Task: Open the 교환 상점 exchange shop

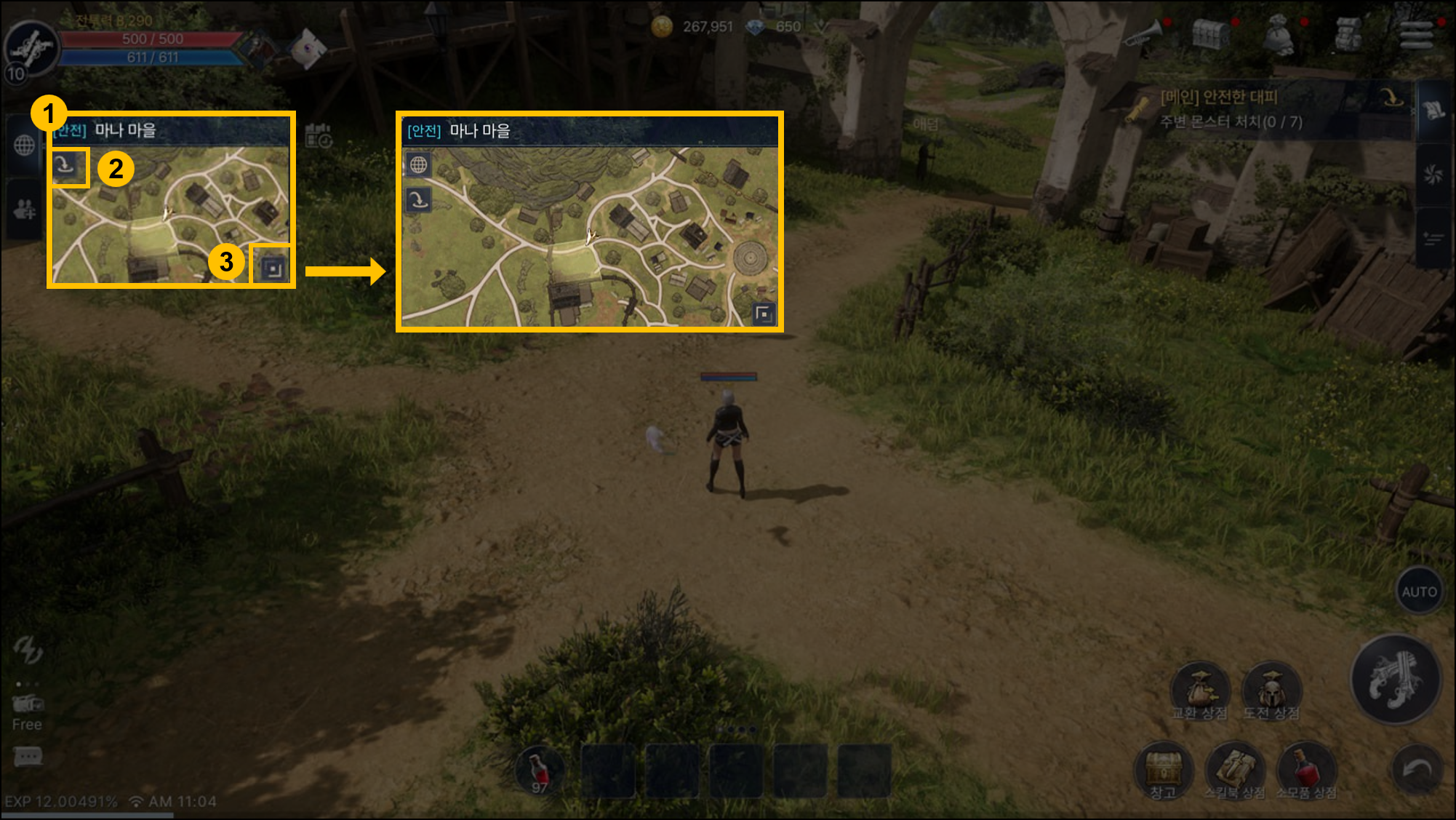Action: click(1199, 690)
